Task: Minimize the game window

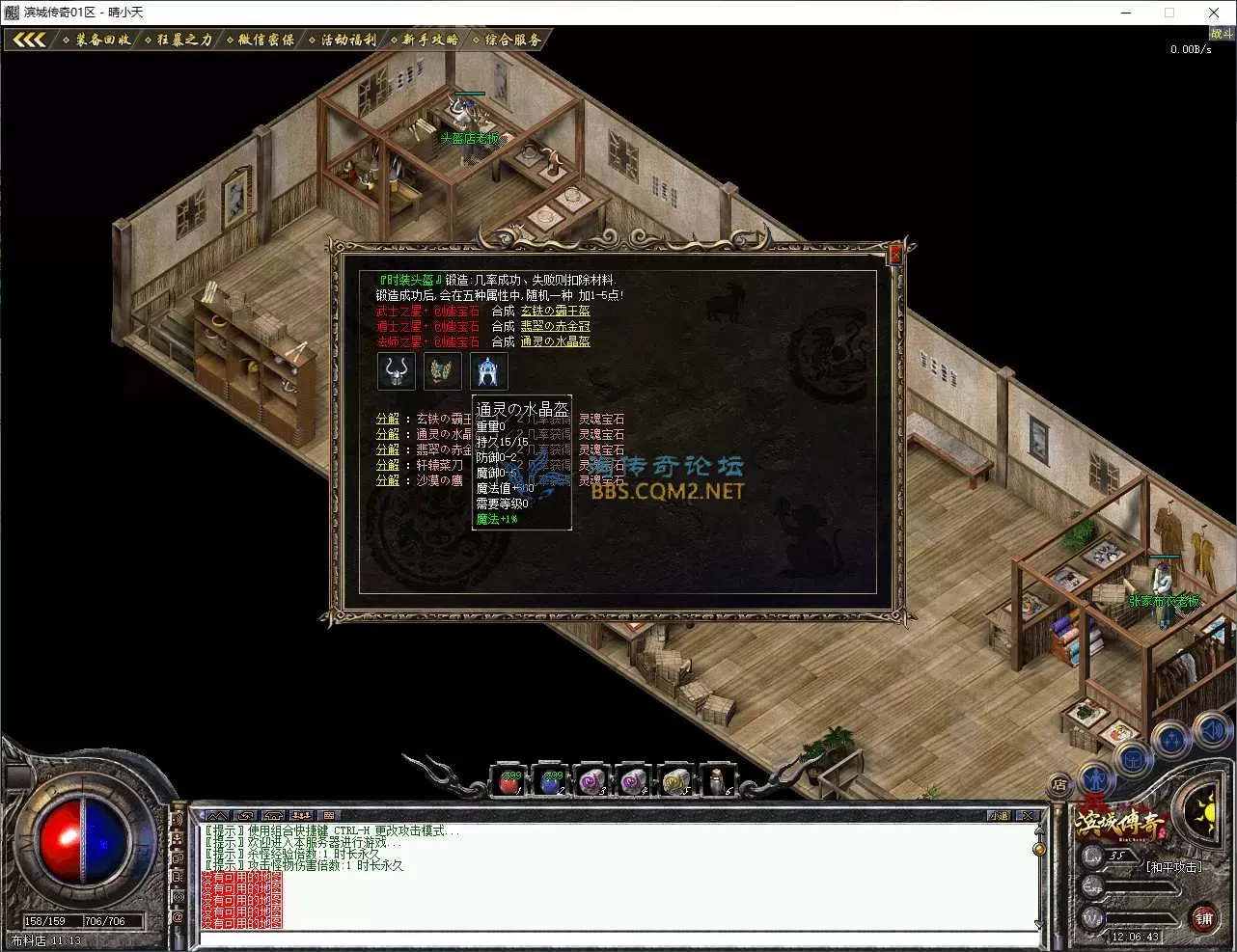Action: (1126, 13)
